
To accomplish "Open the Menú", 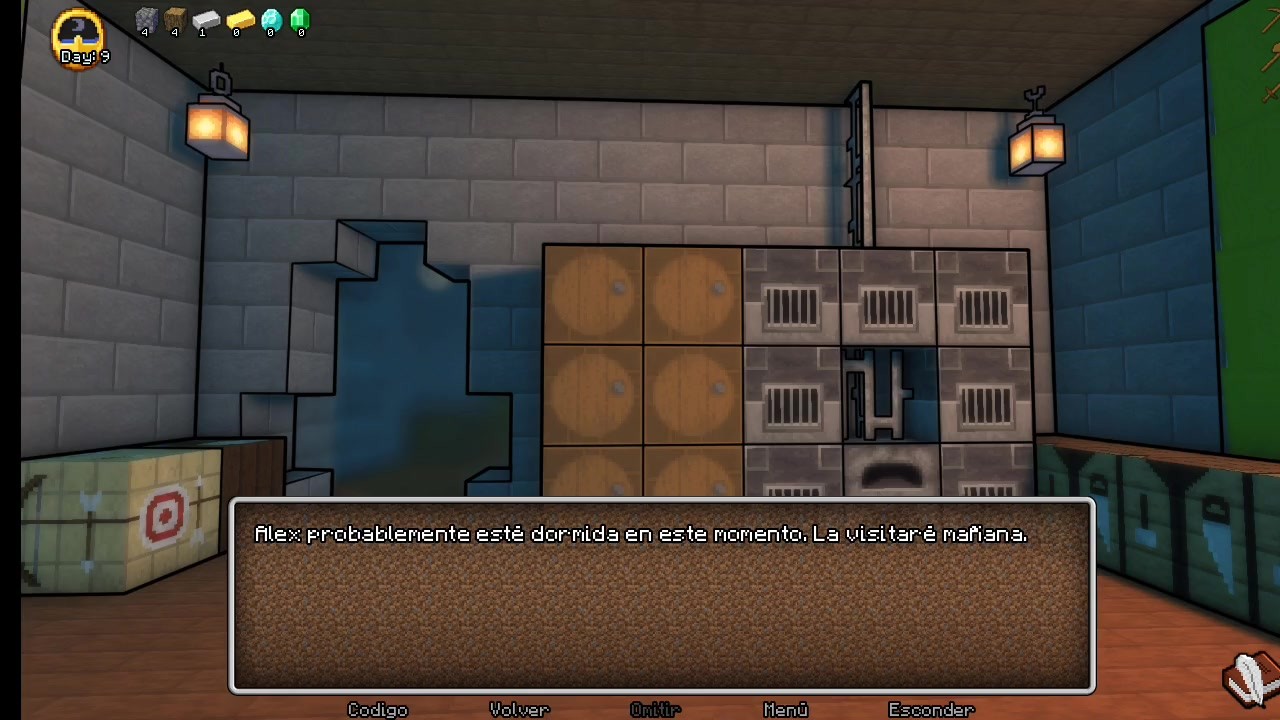I will coord(785,709).
